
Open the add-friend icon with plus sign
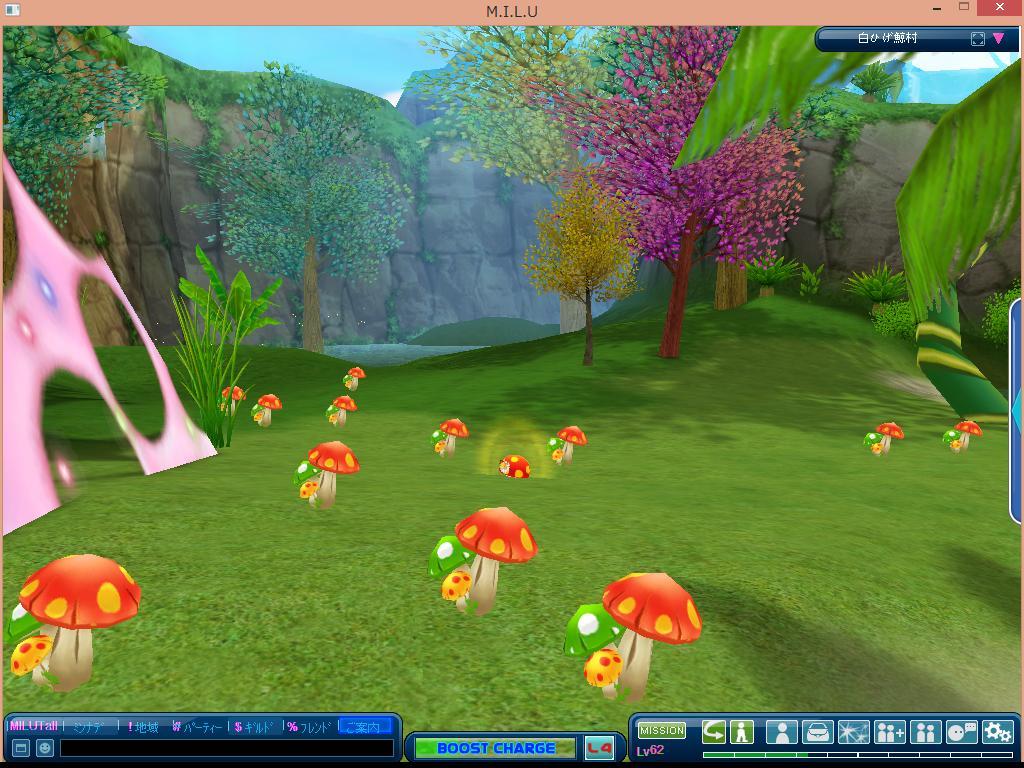coord(889,732)
